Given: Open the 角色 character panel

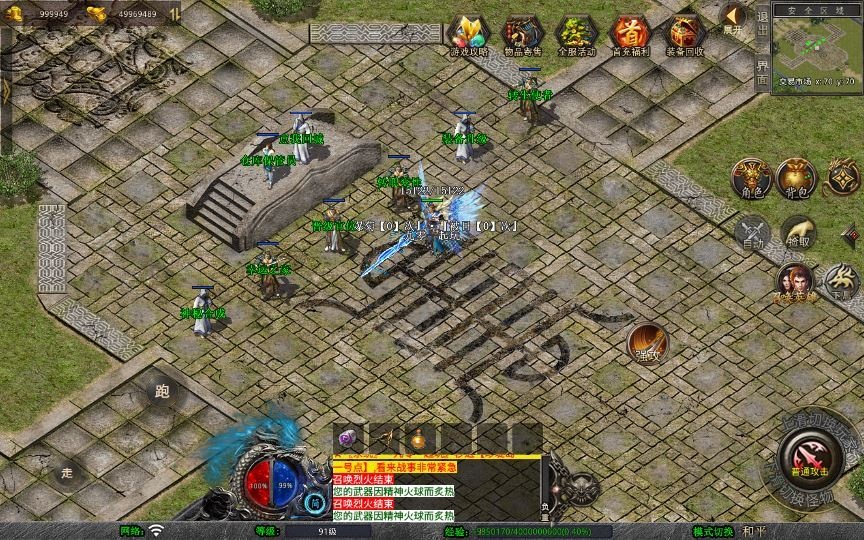Looking at the screenshot, I should coord(751,178).
